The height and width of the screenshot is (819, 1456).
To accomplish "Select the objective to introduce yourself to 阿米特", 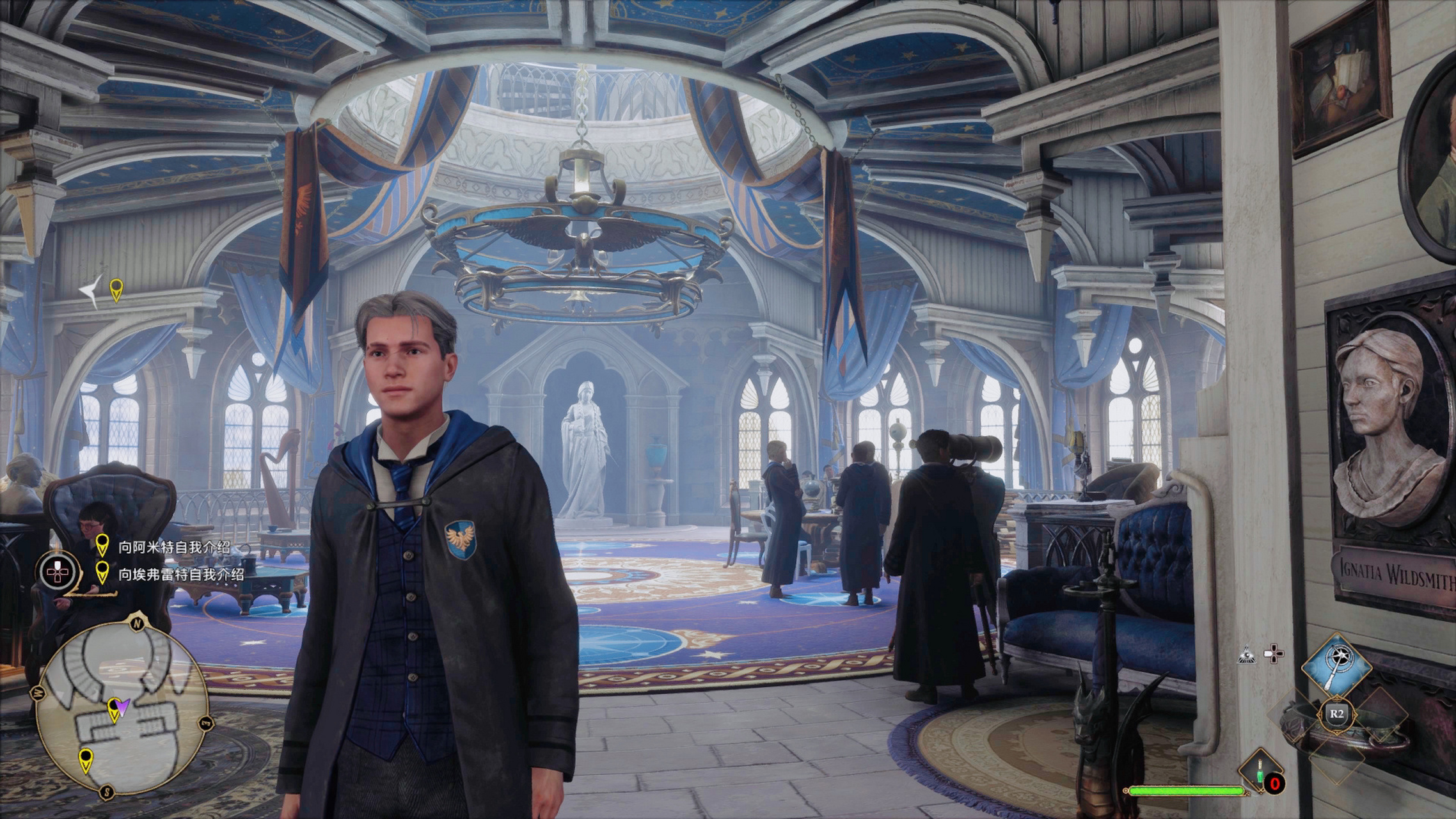I will pos(173,548).
